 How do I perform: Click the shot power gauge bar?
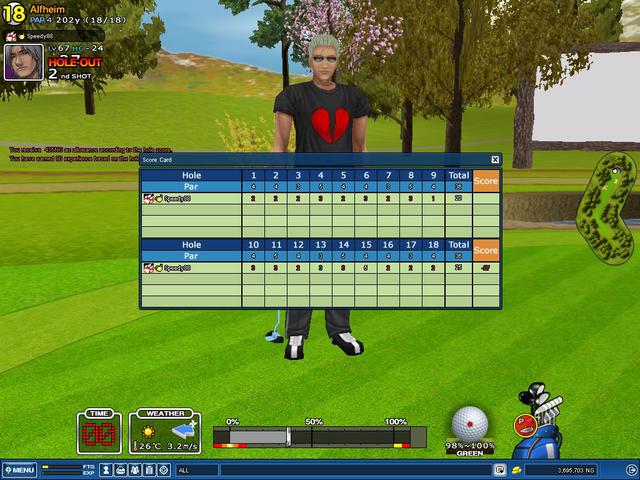pyautogui.click(x=320, y=436)
